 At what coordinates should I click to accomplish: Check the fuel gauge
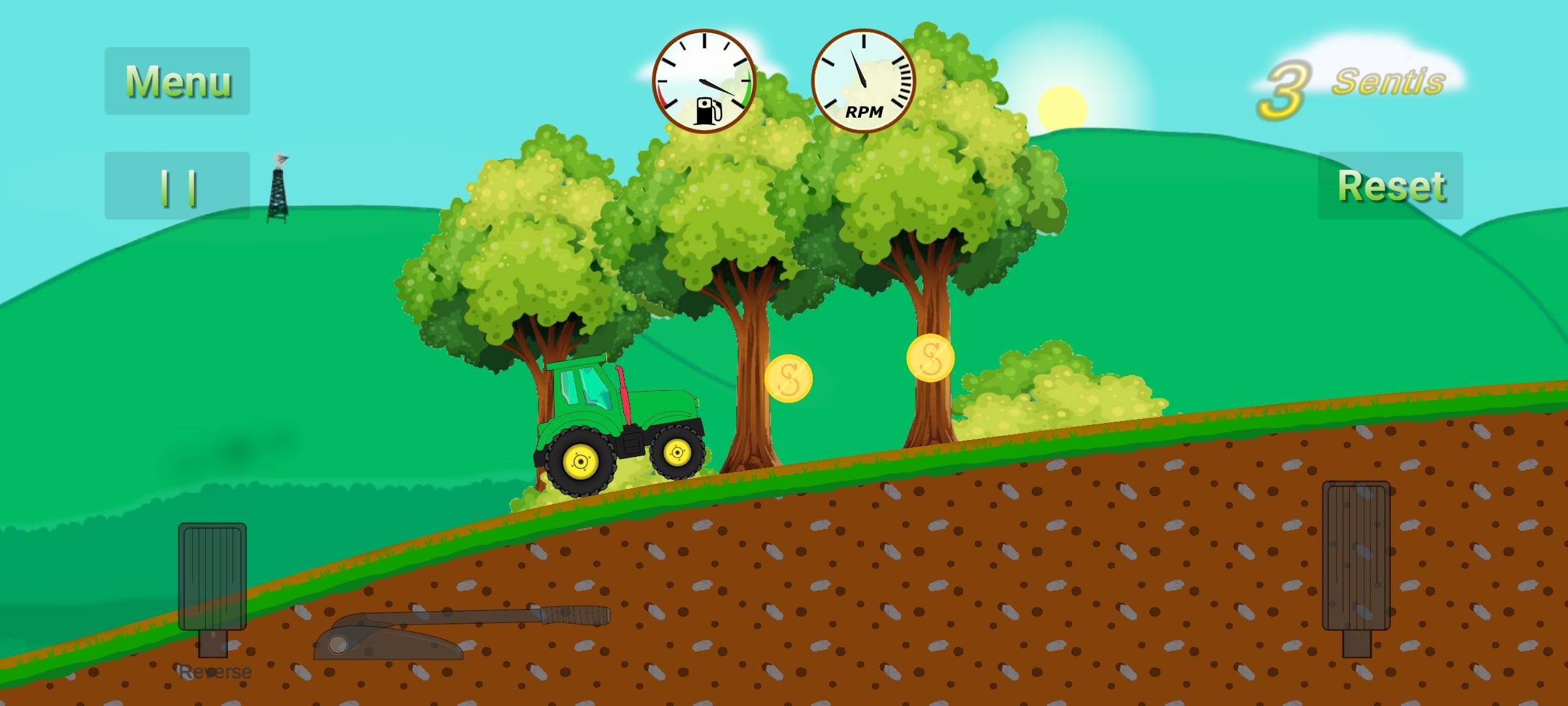point(704,82)
